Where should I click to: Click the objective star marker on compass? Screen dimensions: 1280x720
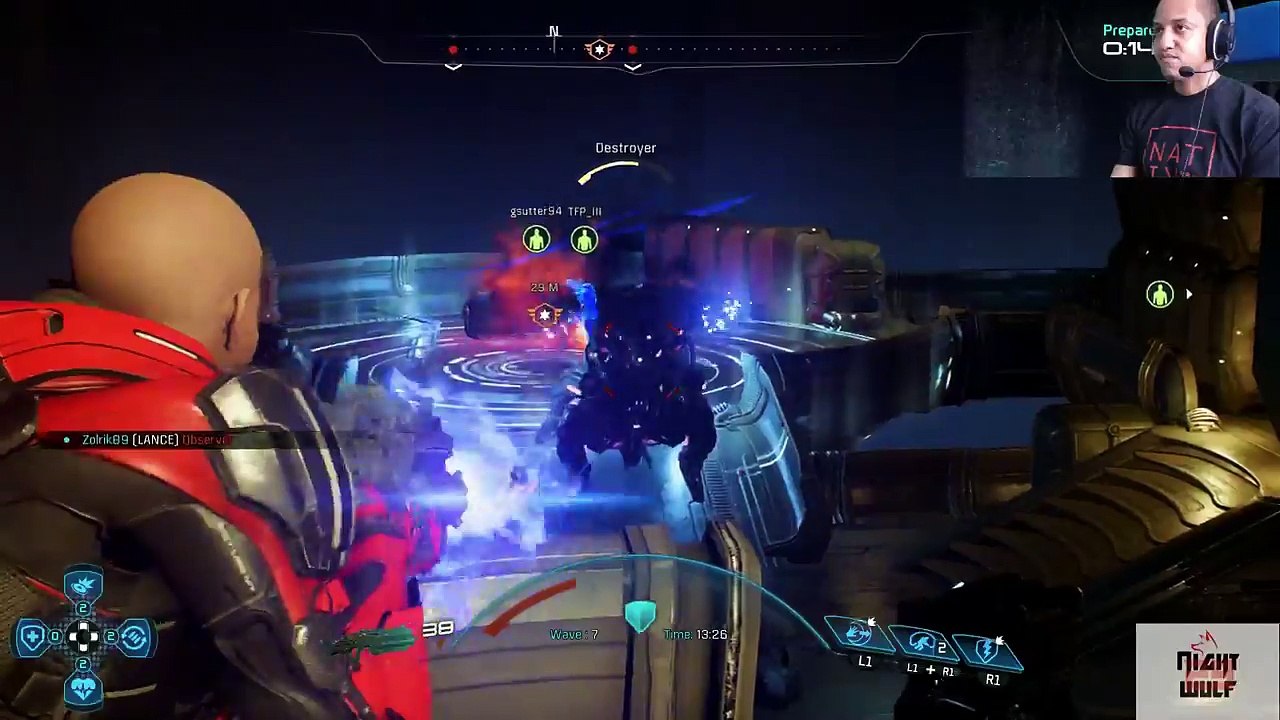(599, 49)
